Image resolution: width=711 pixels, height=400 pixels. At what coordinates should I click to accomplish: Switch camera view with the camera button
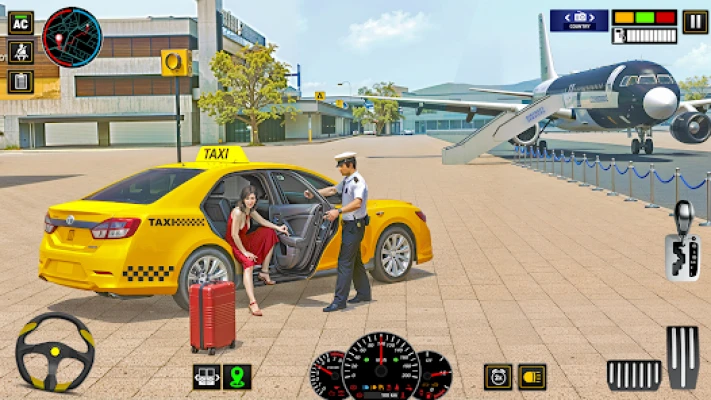[x=578, y=20]
